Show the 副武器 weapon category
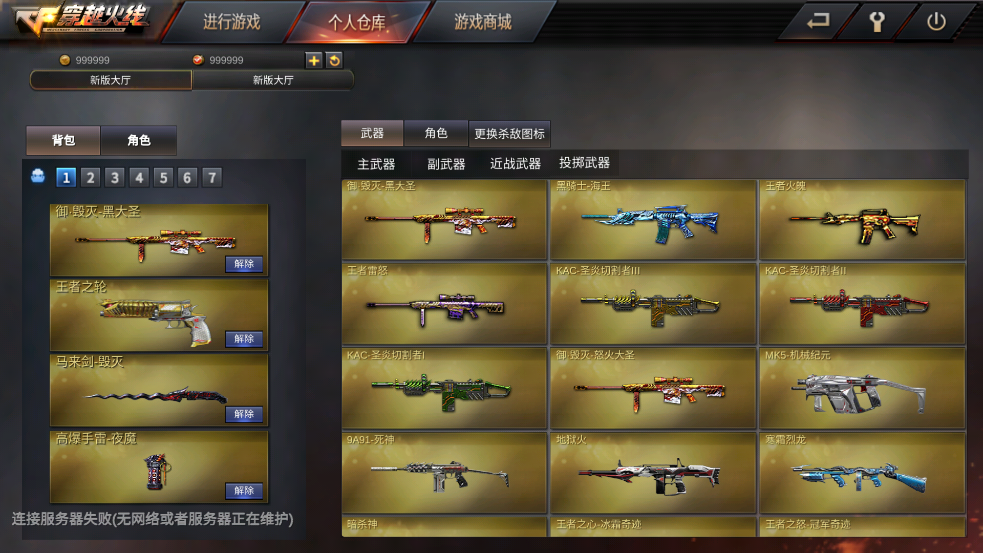The width and height of the screenshot is (983, 553). [x=446, y=164]
